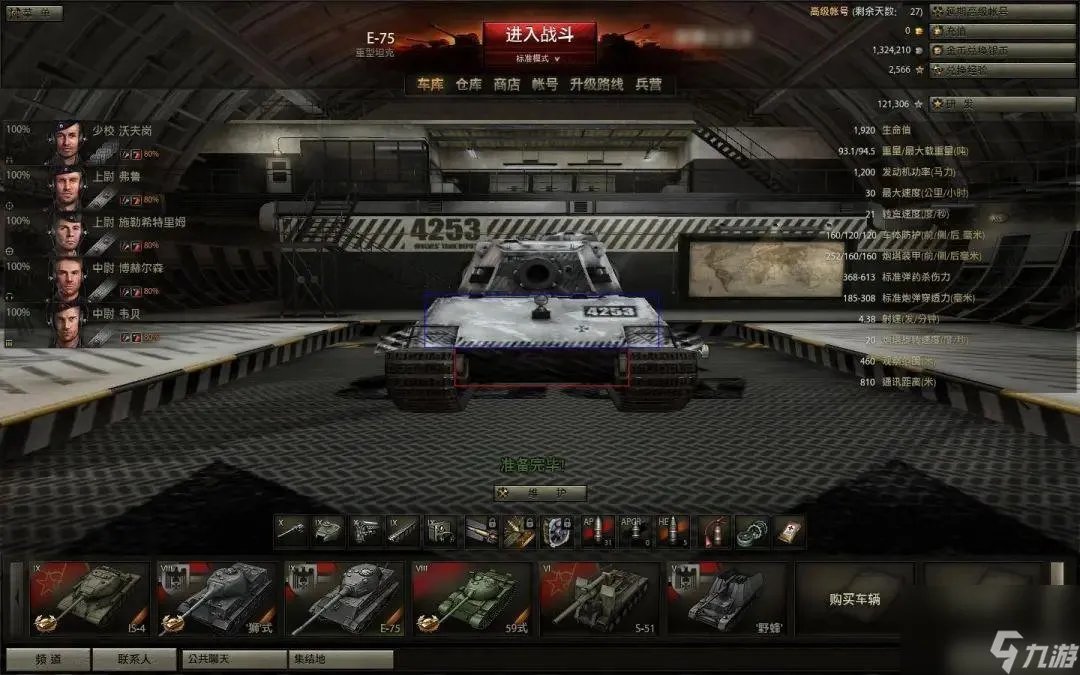Open the 菜单 menu button

[34, 13]
